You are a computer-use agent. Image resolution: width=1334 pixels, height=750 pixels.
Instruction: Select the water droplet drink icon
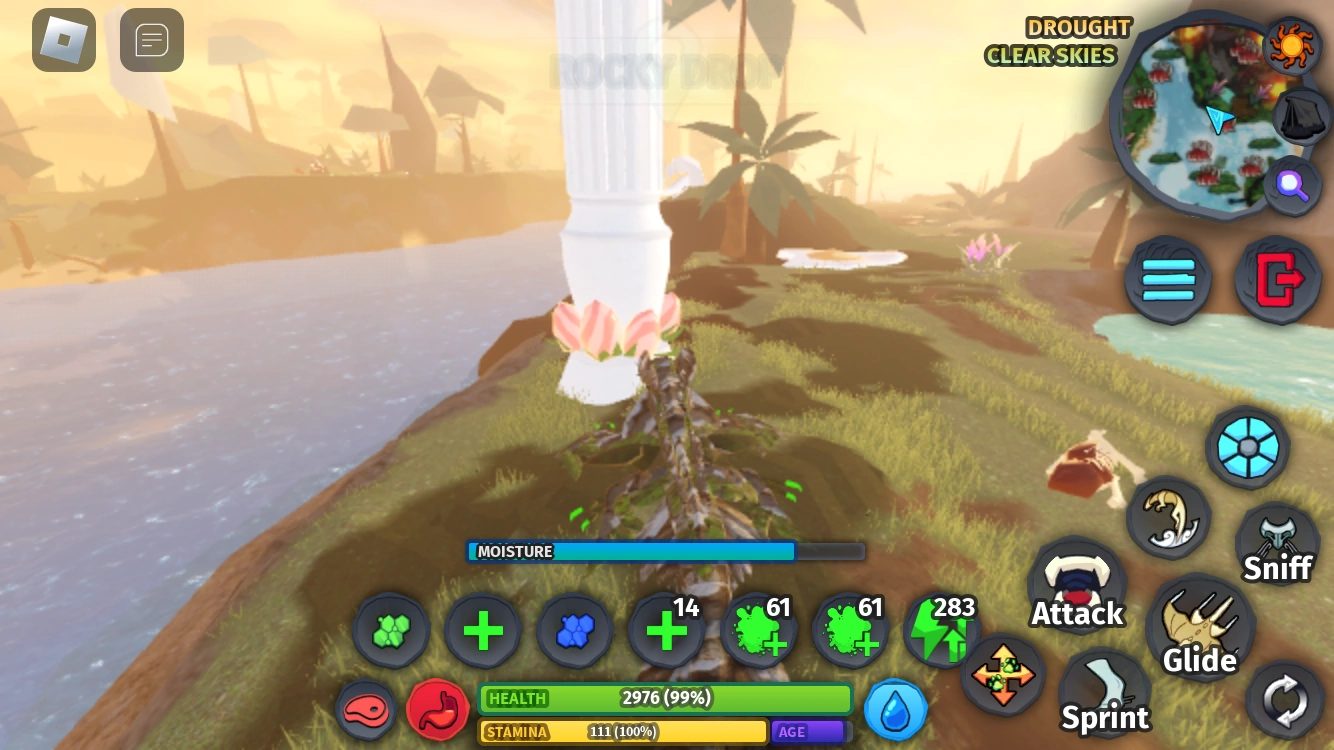tap(895, 710)
